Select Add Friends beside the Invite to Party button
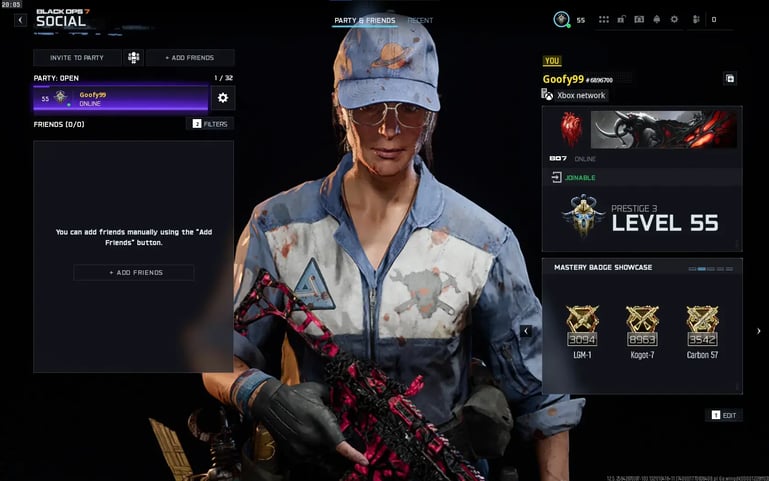This screenshot has height=481, width=769. click(x=190, y=58)
